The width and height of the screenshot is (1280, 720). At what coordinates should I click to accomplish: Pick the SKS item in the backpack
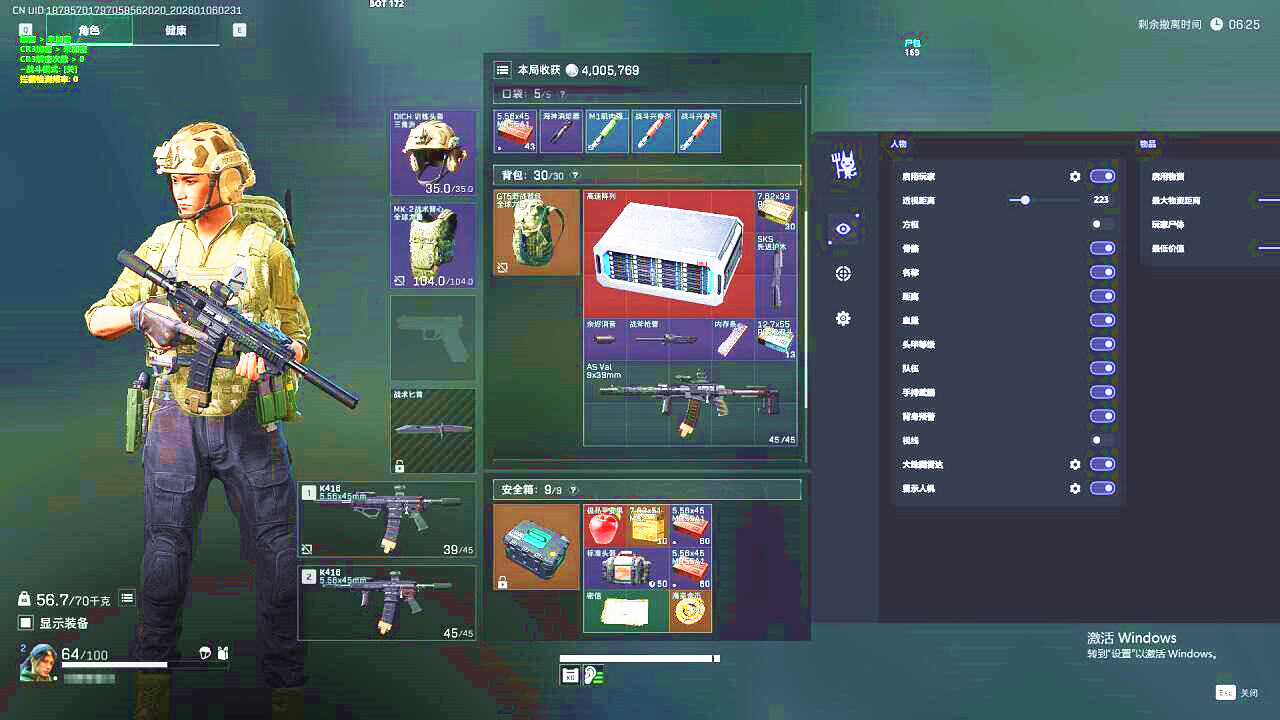click(776, 272)
